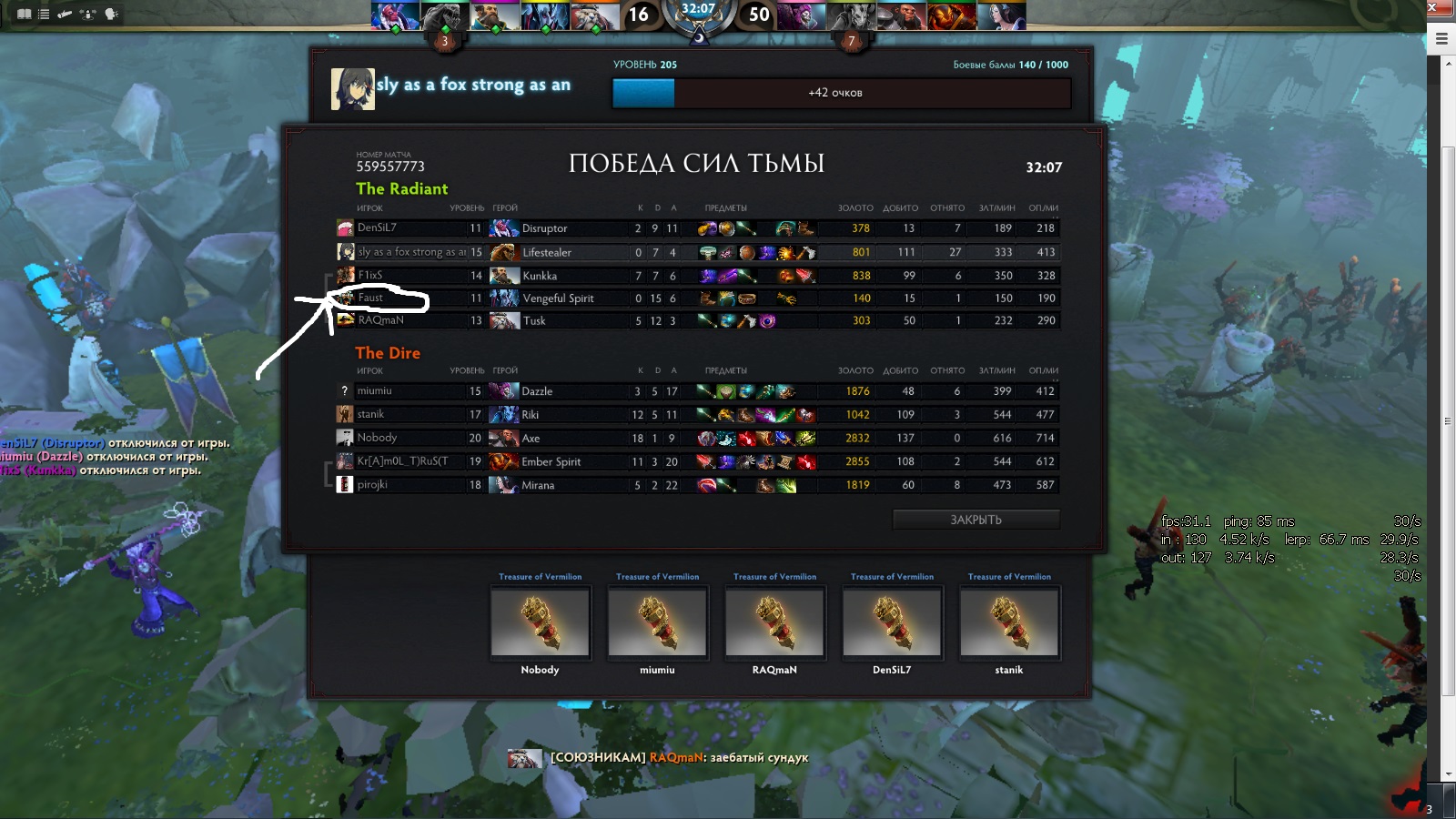1456x819 pixels.
Task: Open the list icon in the top-left bar
Action: pyautogui.click(x=44, y=14)
